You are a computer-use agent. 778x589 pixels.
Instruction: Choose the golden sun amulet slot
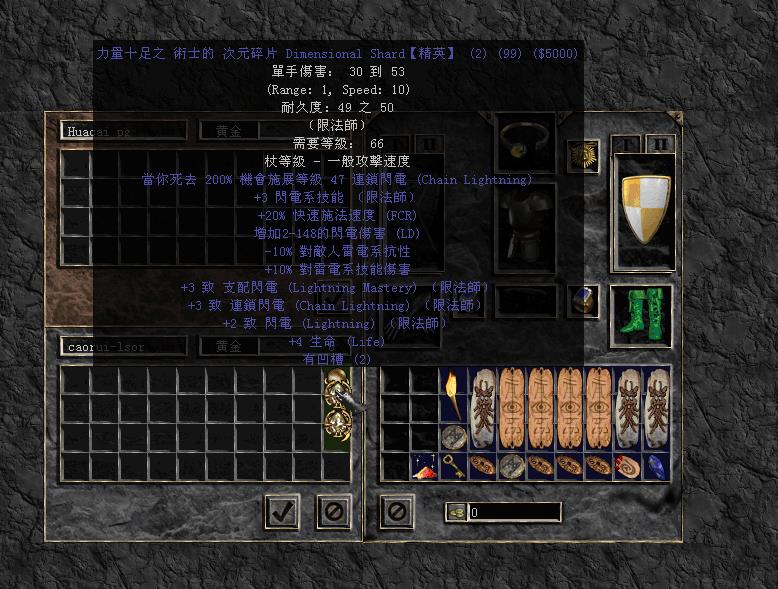(582, 155)
